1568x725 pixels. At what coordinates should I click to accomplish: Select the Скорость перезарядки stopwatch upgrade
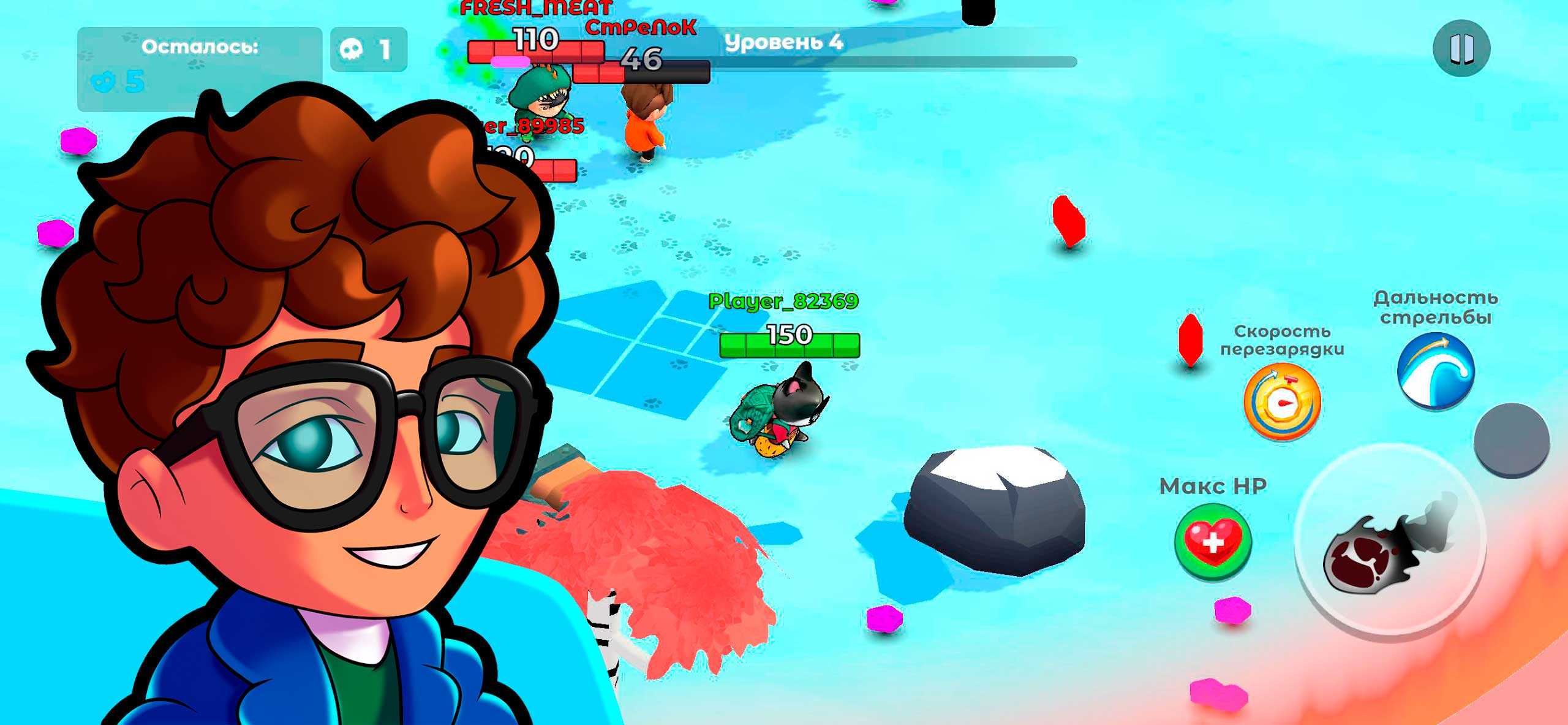1282,401
